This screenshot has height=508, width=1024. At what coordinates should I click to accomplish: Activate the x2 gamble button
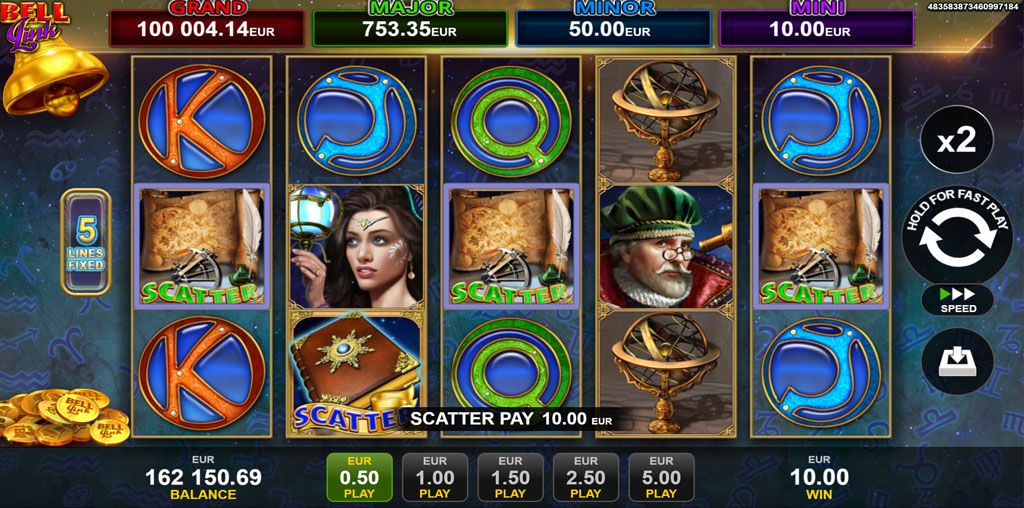click(957, 141)
